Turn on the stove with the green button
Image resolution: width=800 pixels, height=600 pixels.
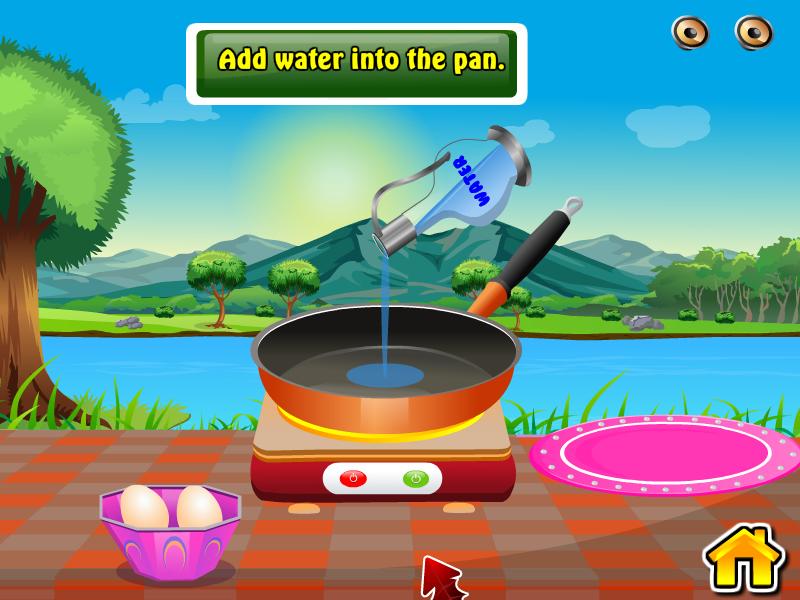point(414,478)
